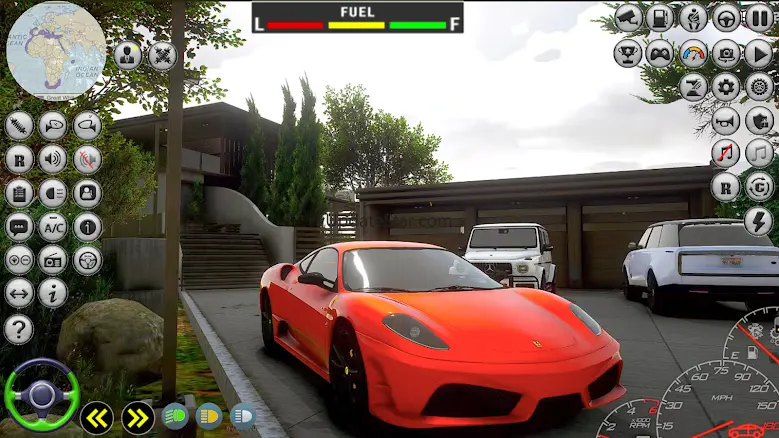Open the question mark help button
The image size is (779, 438).
19,329
